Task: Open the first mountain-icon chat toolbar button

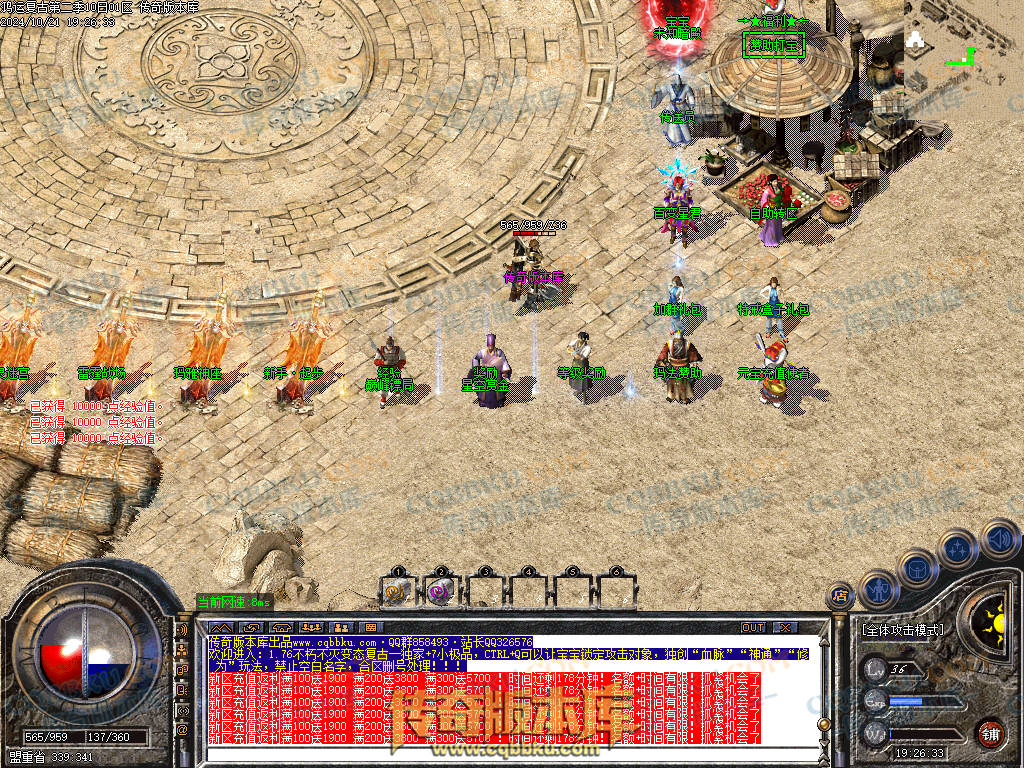Action: tap(219, 628)
